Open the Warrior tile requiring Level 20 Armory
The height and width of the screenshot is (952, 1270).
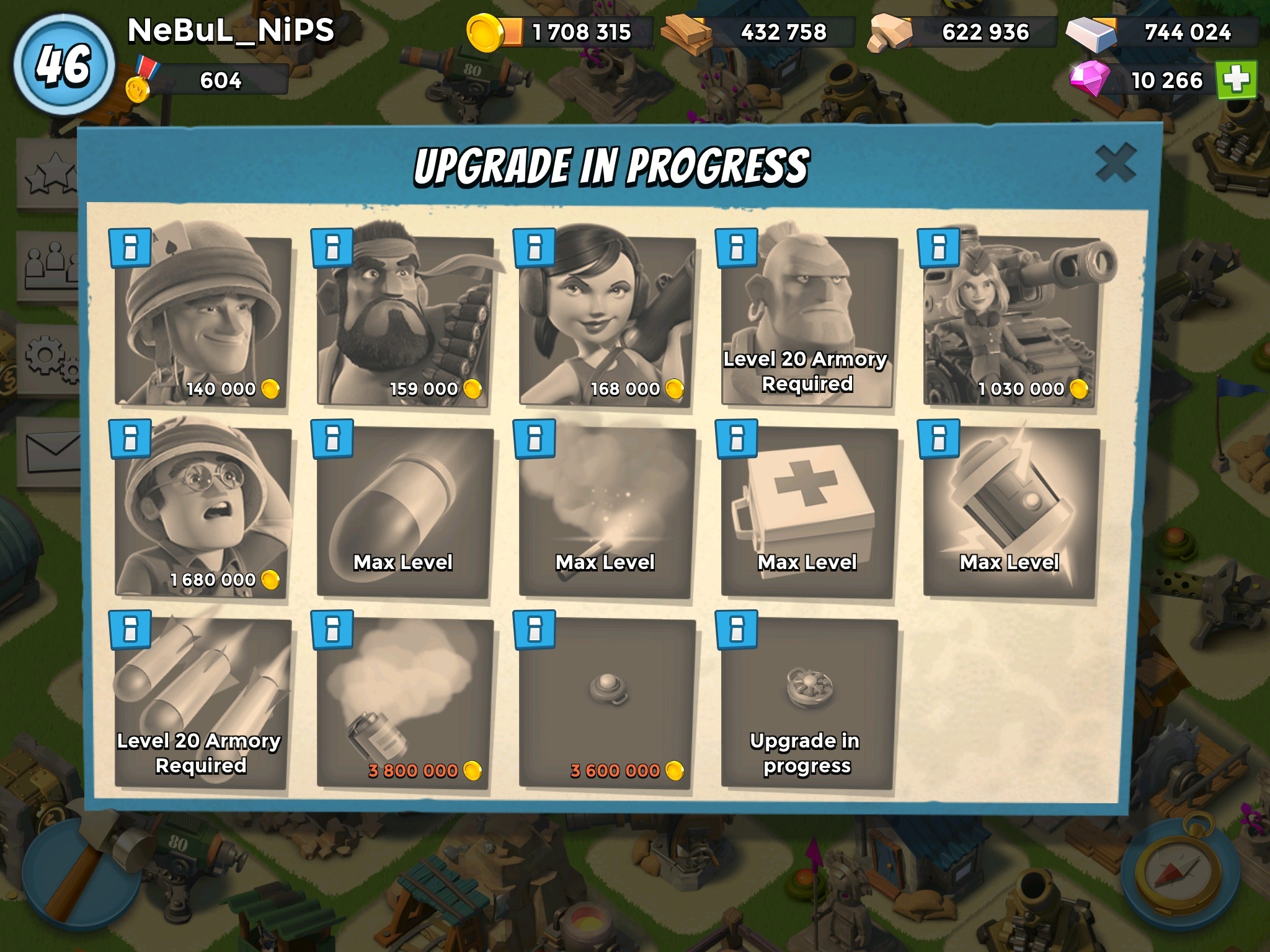coord(809,321)
